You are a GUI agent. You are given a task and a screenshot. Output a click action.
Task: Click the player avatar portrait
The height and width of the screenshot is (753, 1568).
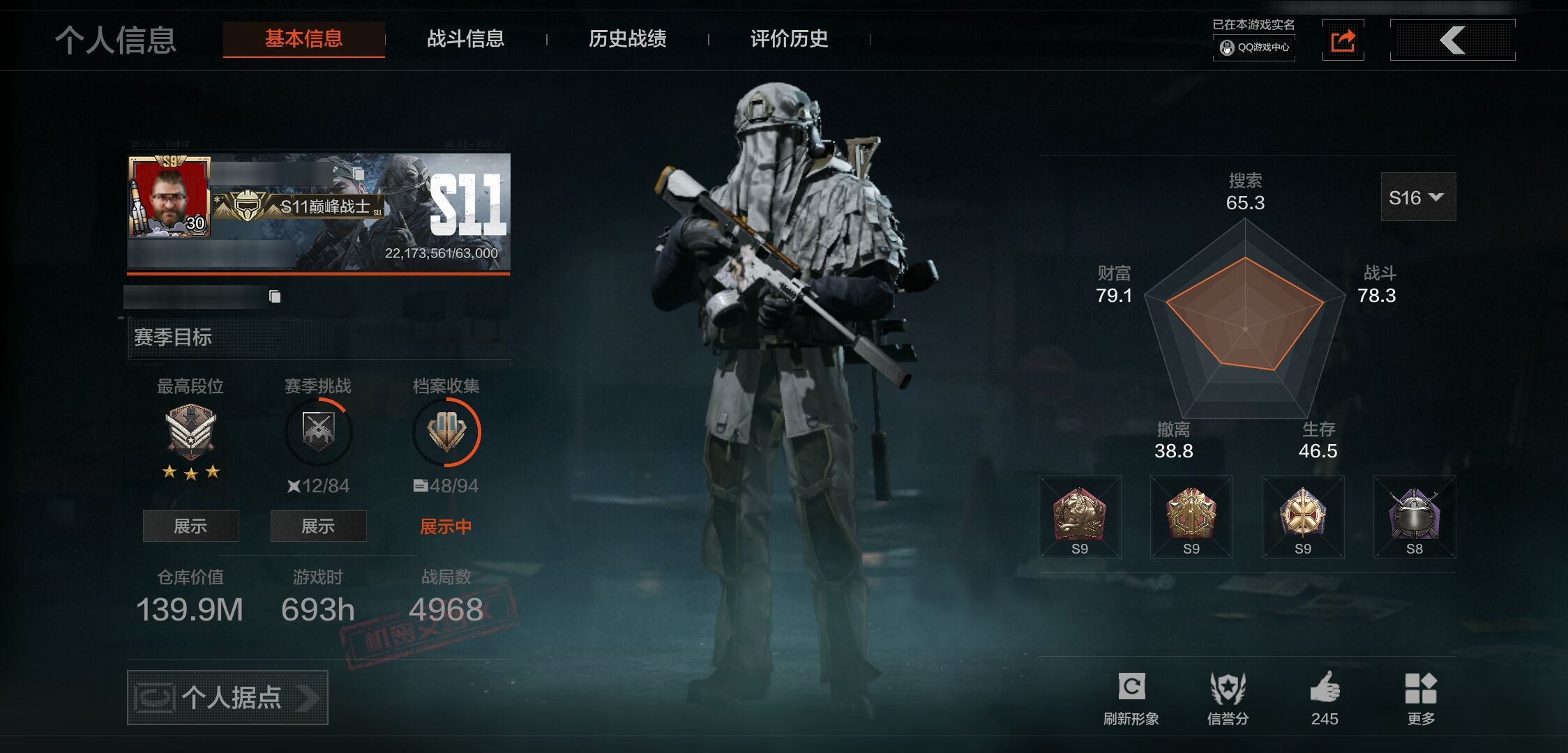coord(169,197)
